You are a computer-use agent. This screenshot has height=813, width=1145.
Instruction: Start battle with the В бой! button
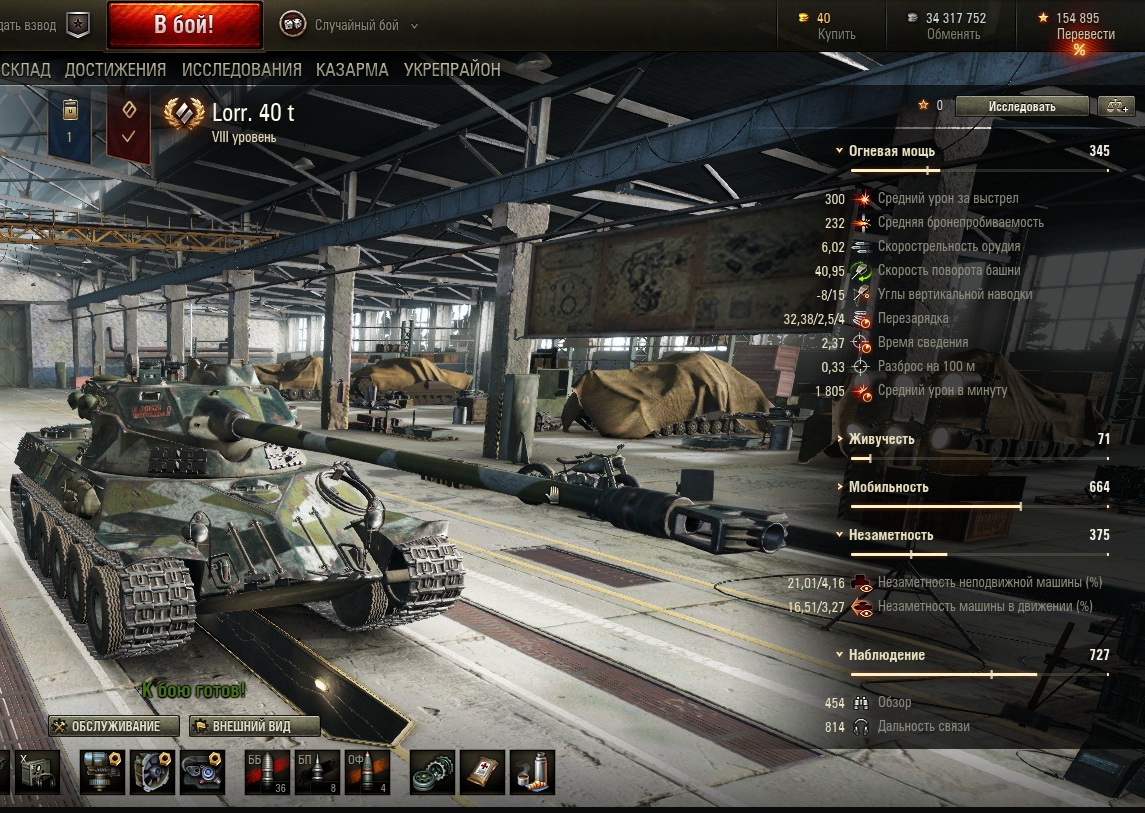(x=184, y=25)
